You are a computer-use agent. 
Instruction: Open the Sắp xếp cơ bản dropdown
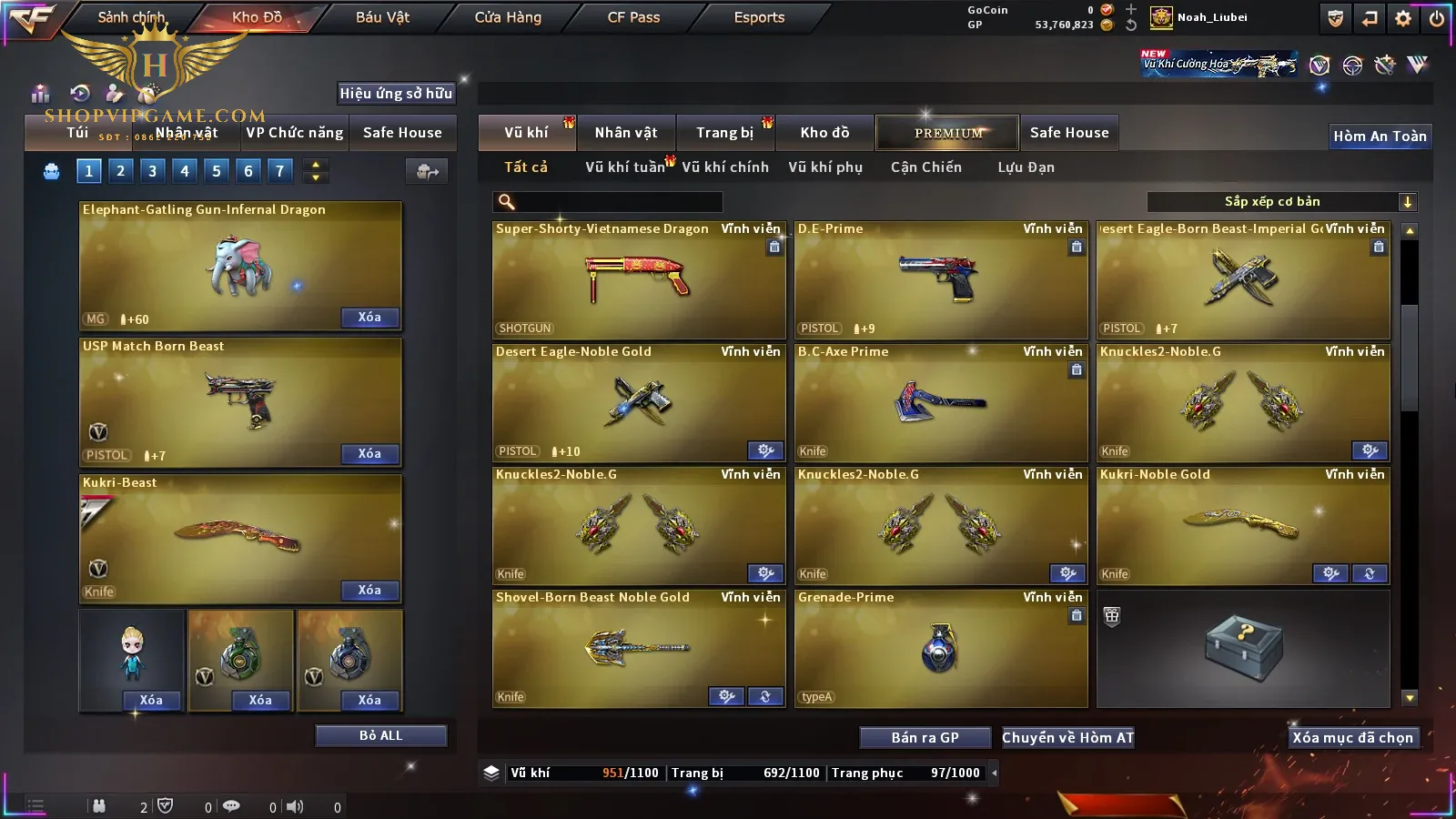click(x=1281, y=202)
